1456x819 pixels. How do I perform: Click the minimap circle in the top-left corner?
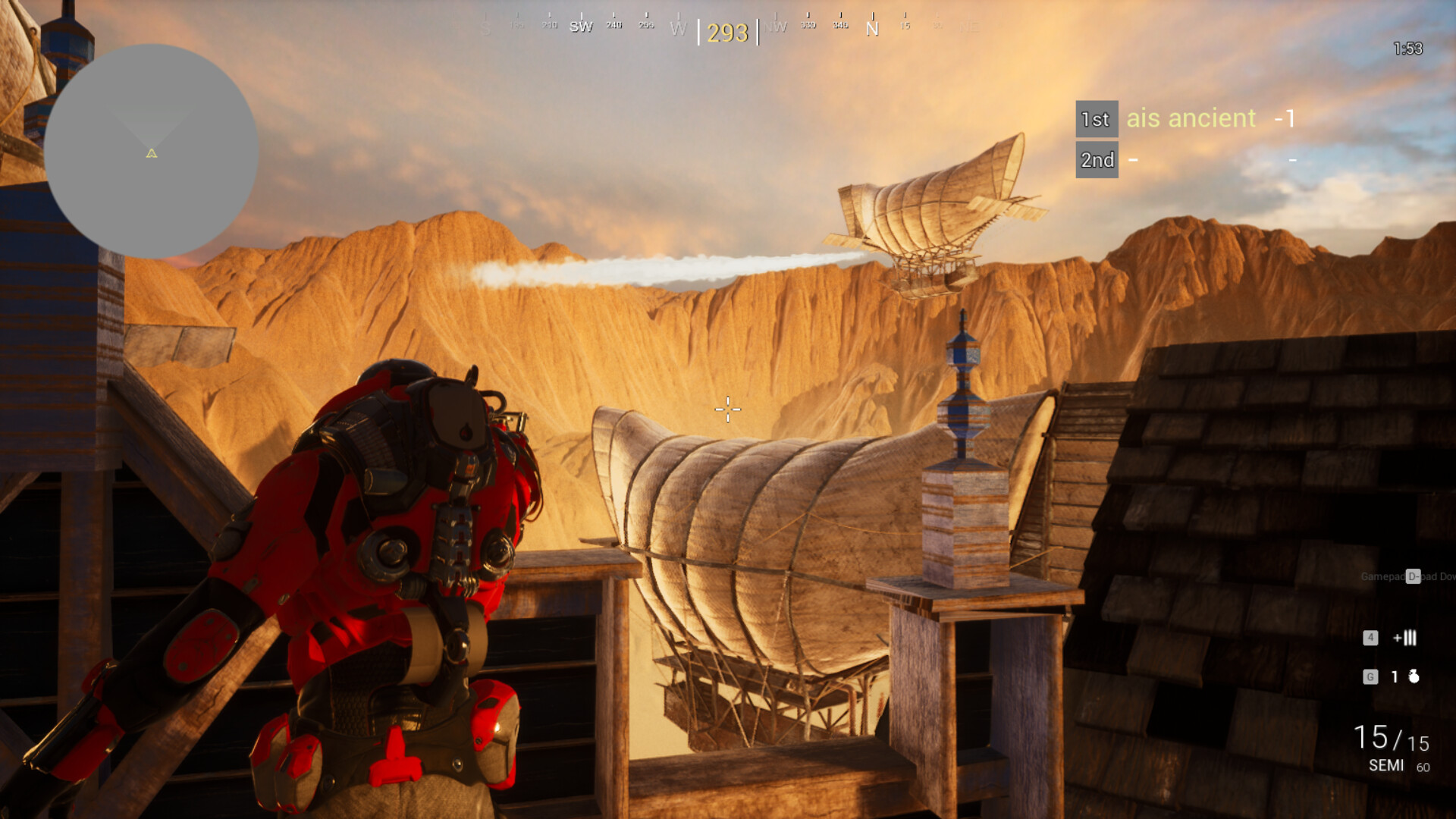pos(152,150)
